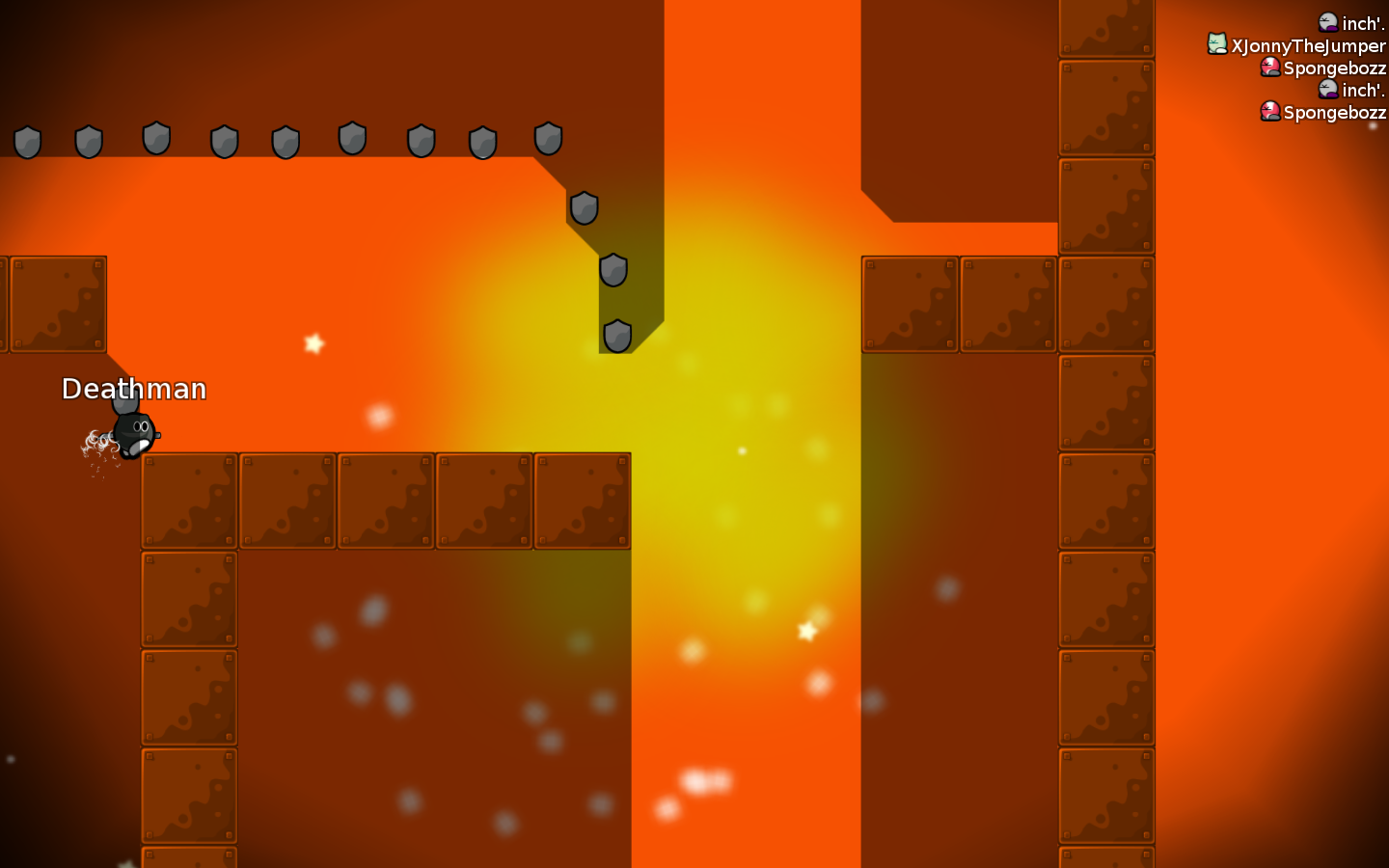Click the lone brick block on the left ledge
Image resolution: width=1389 pixels, height=868 pixels.
[59, 304]
